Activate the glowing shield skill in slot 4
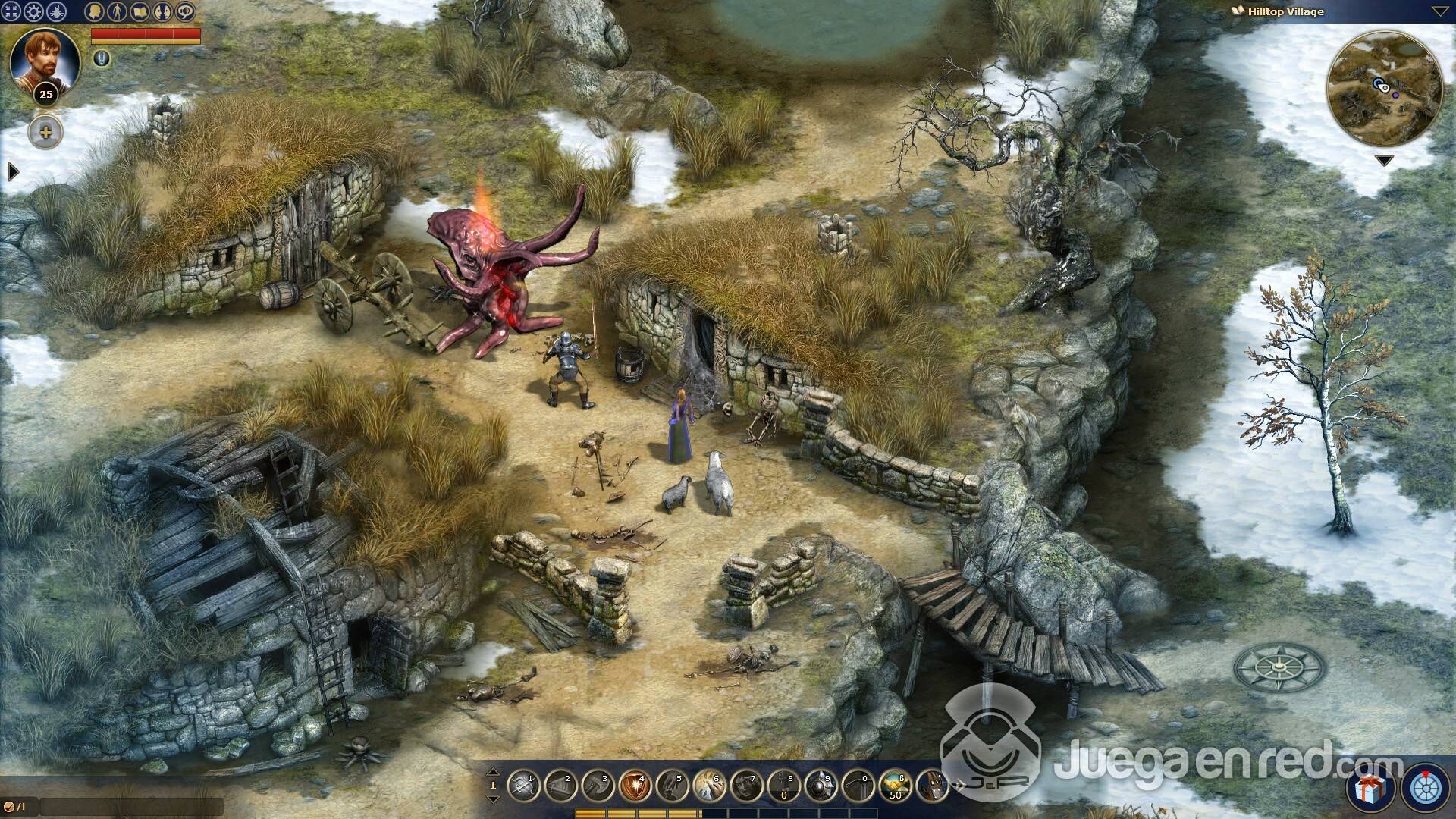The width and height of the screenshot is (1456, 819). point(635,786)
